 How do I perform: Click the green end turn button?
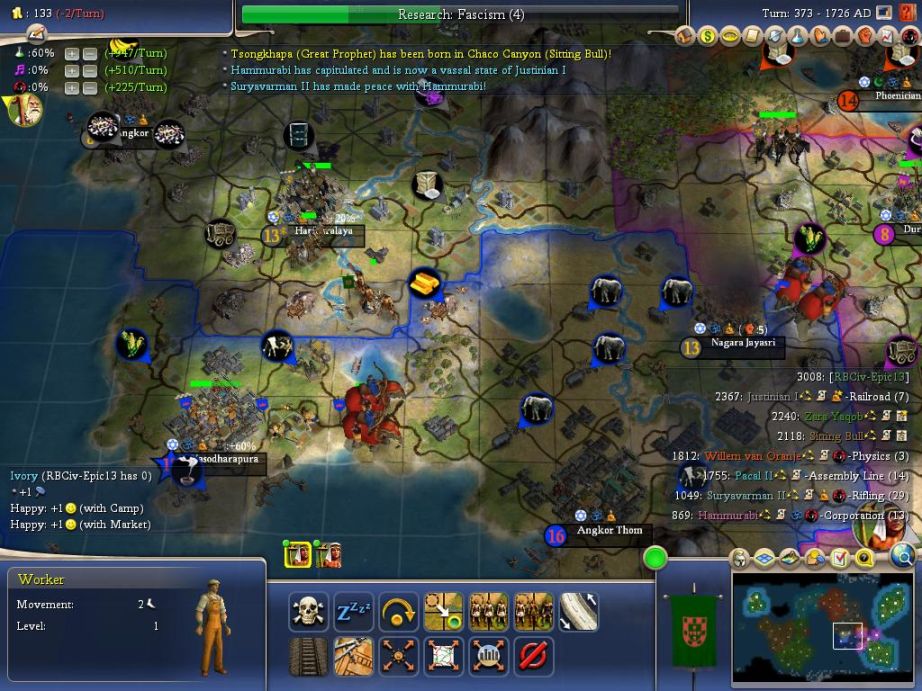(x=656, y=558)
